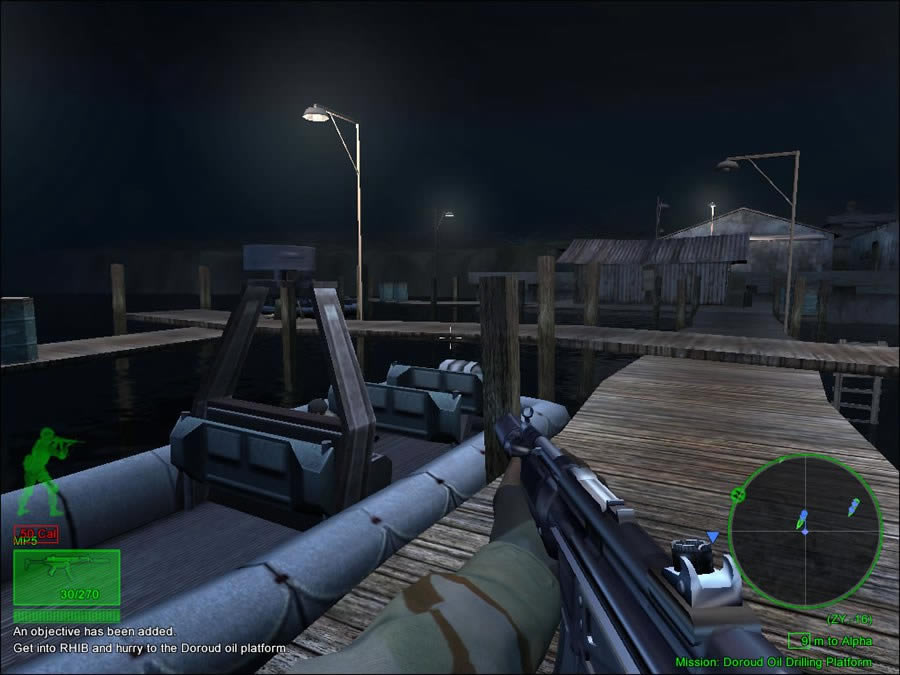Select the MP5 weapon panel
Viewport: 900px width, 675px height.
[66, 577]
